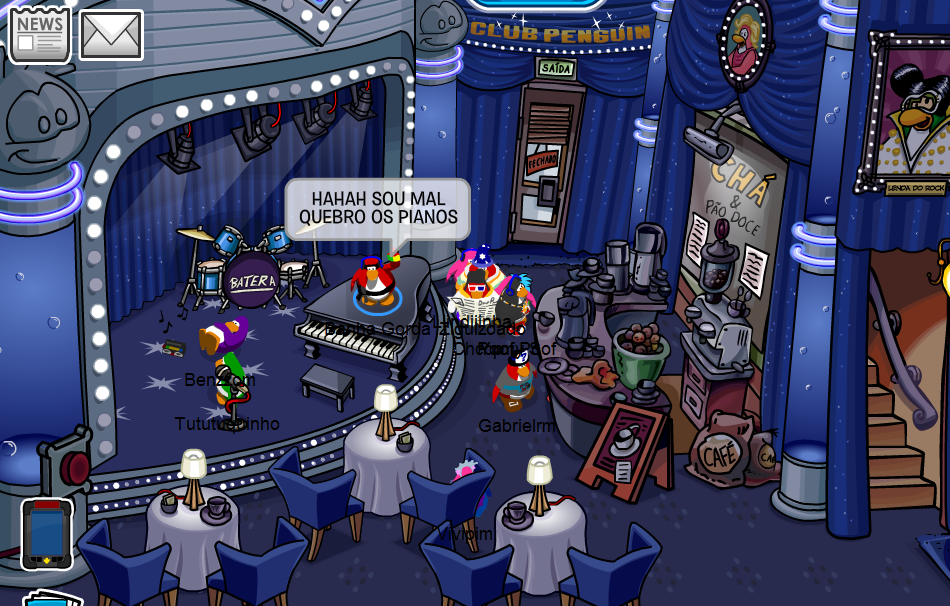This screenshot has height=606, width=950.
Task: Open the spy phone icon
Action: pyautogui.click(x=47, y=533)
